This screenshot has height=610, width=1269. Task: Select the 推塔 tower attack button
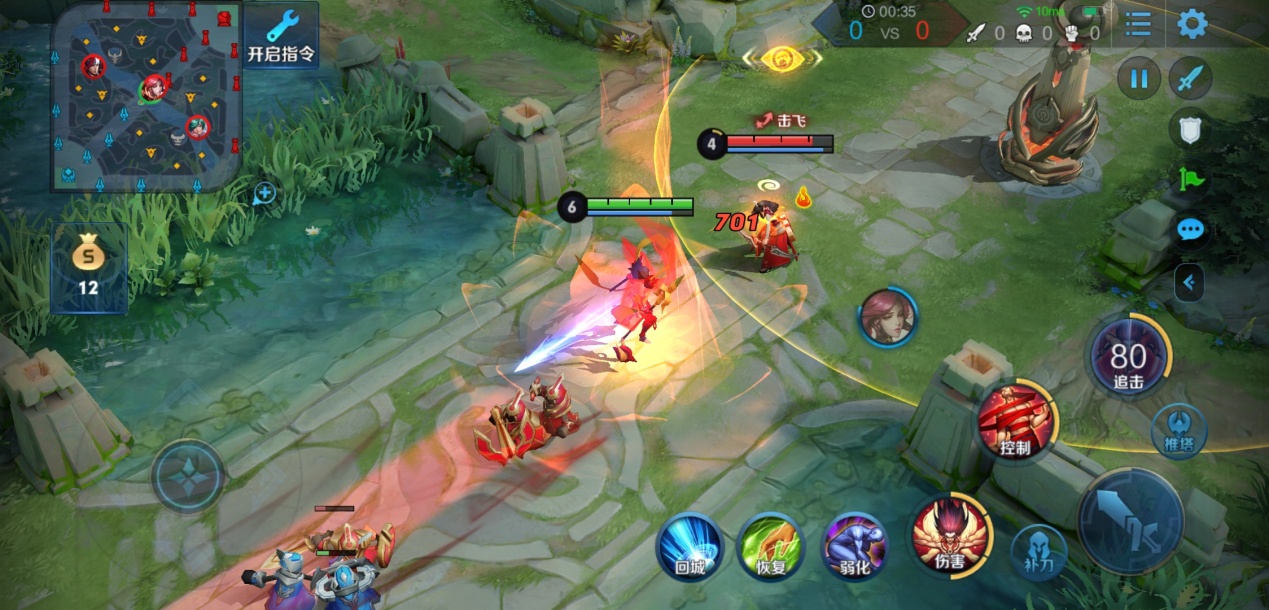coord(1179,430)
